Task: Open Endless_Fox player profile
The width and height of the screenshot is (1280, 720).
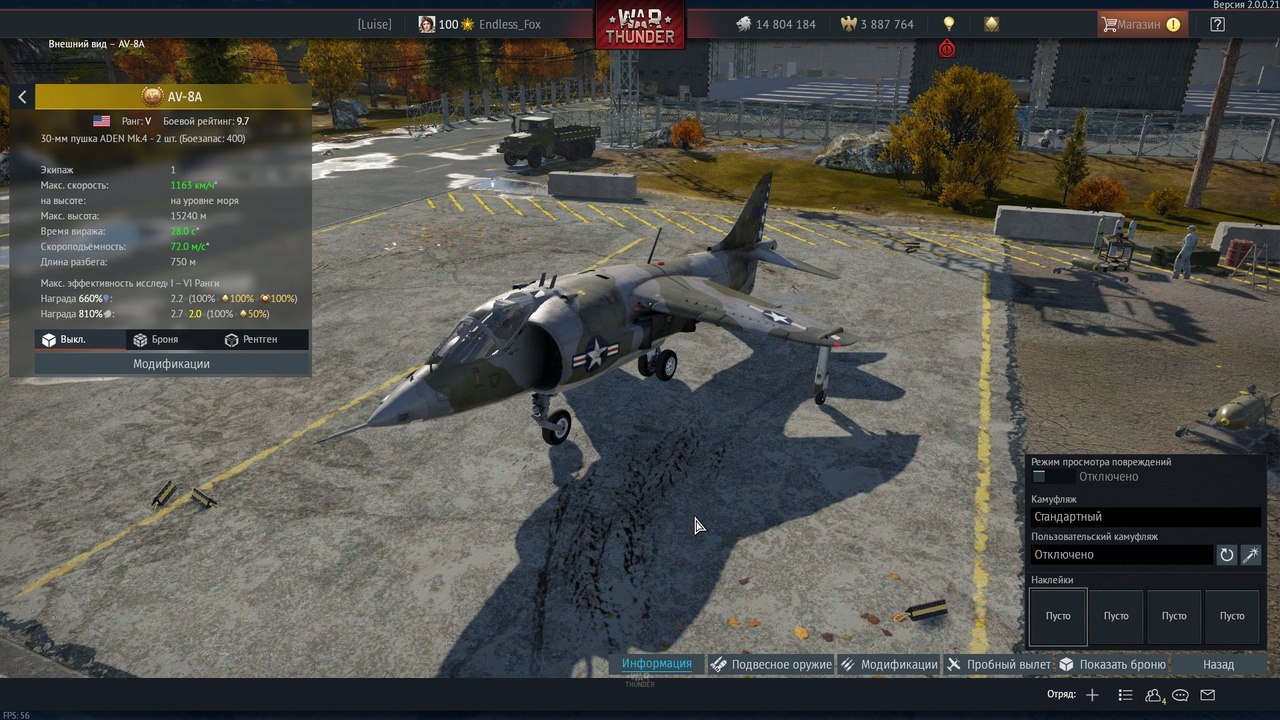Action: (x=509, y=24)
